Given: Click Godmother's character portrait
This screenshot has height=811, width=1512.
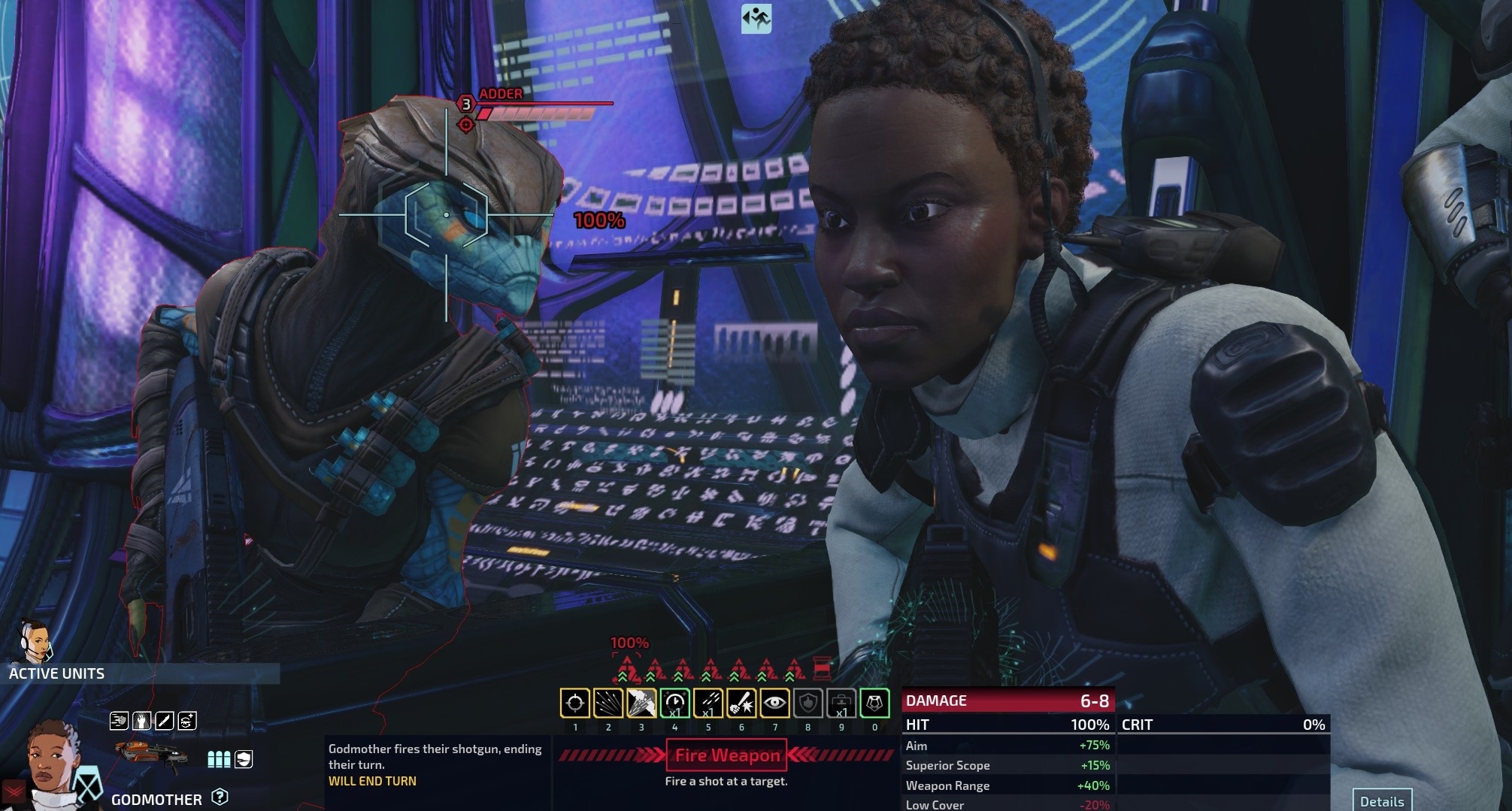Looking at the screenshot, I should click(53, 759).
